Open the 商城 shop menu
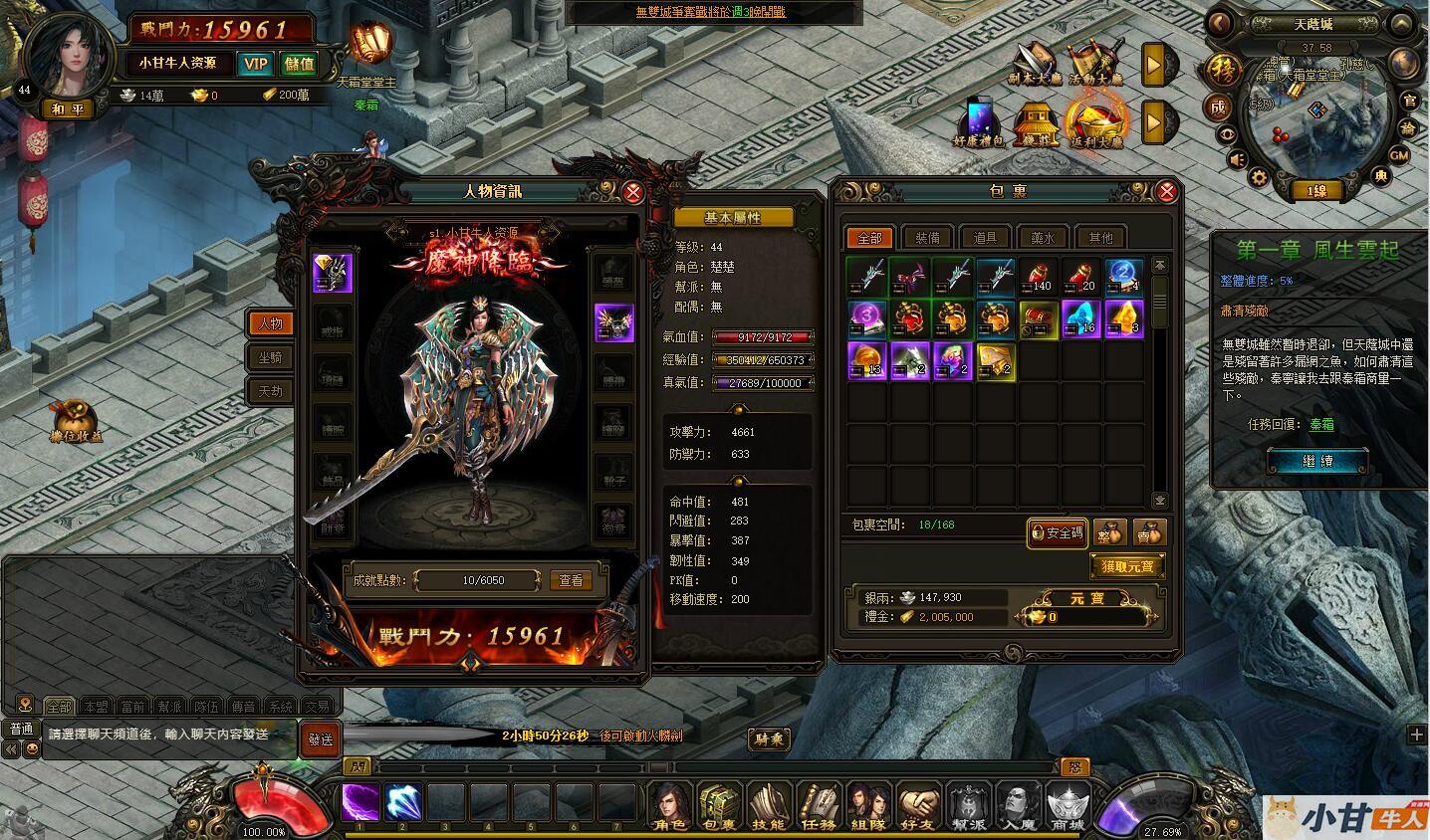The width and height of the screenshot is (1430, 840). click(x=1069, y=806)
